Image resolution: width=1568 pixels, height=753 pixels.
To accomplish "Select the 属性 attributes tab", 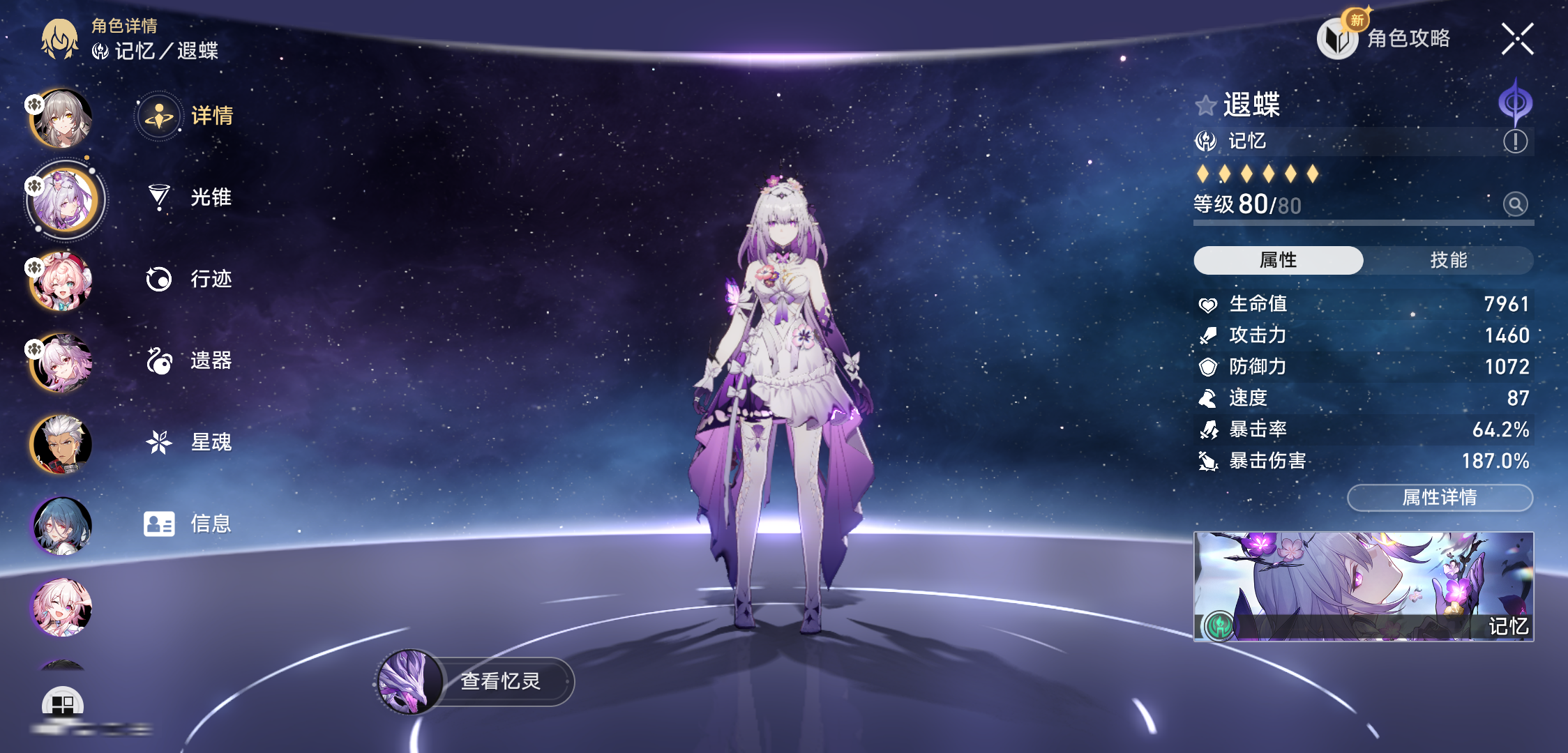I will click(x=1278, y=260).
